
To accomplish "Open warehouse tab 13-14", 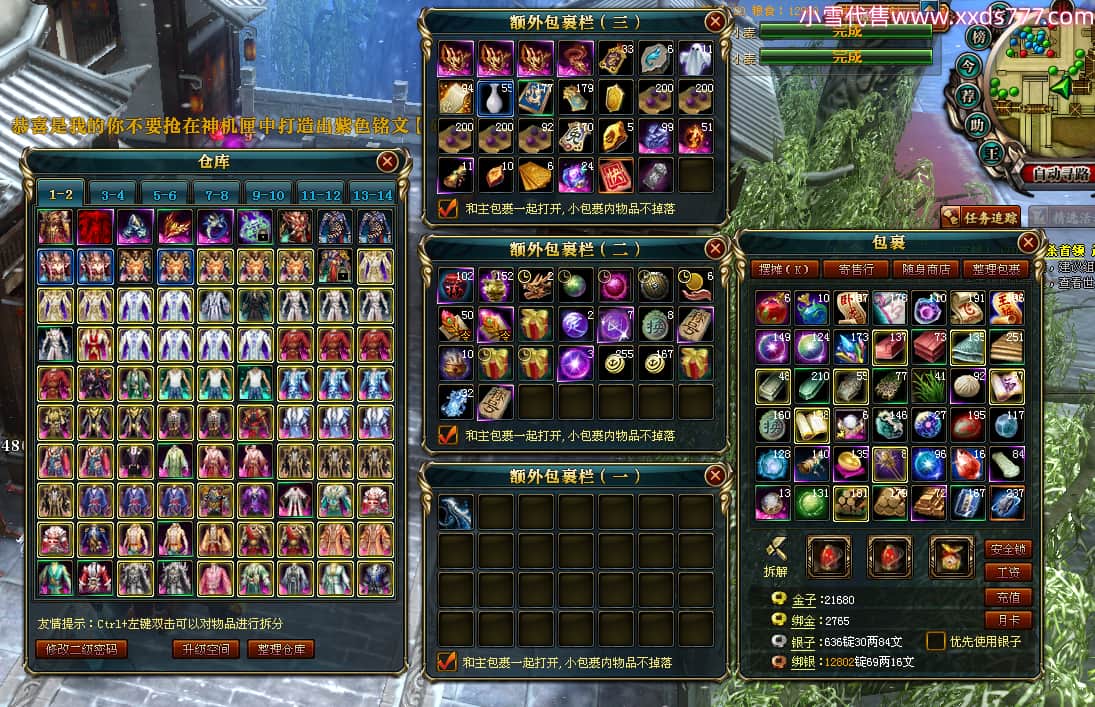I will point(372,195).
